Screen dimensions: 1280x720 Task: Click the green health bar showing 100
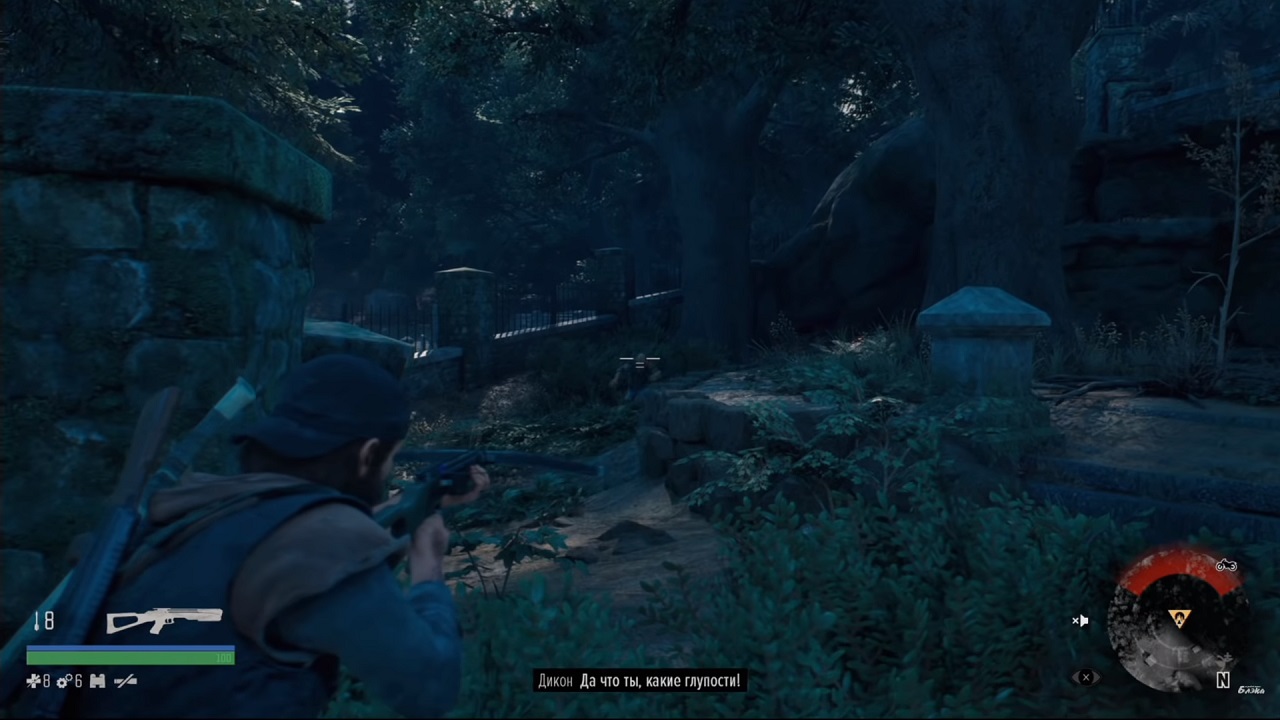point(130,658)
